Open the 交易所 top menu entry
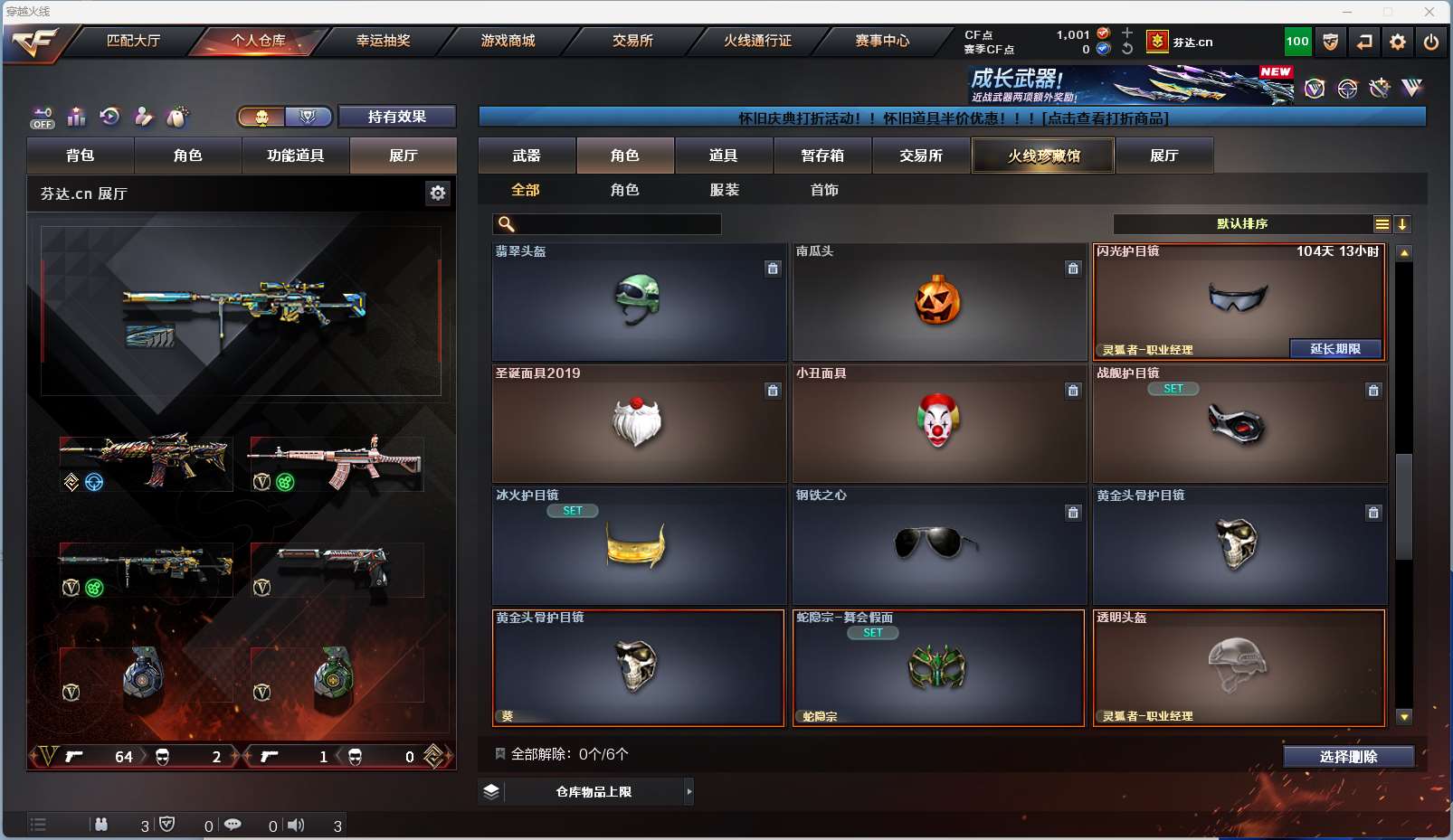This screenshot has width=1453, height=840. [632, 41]
